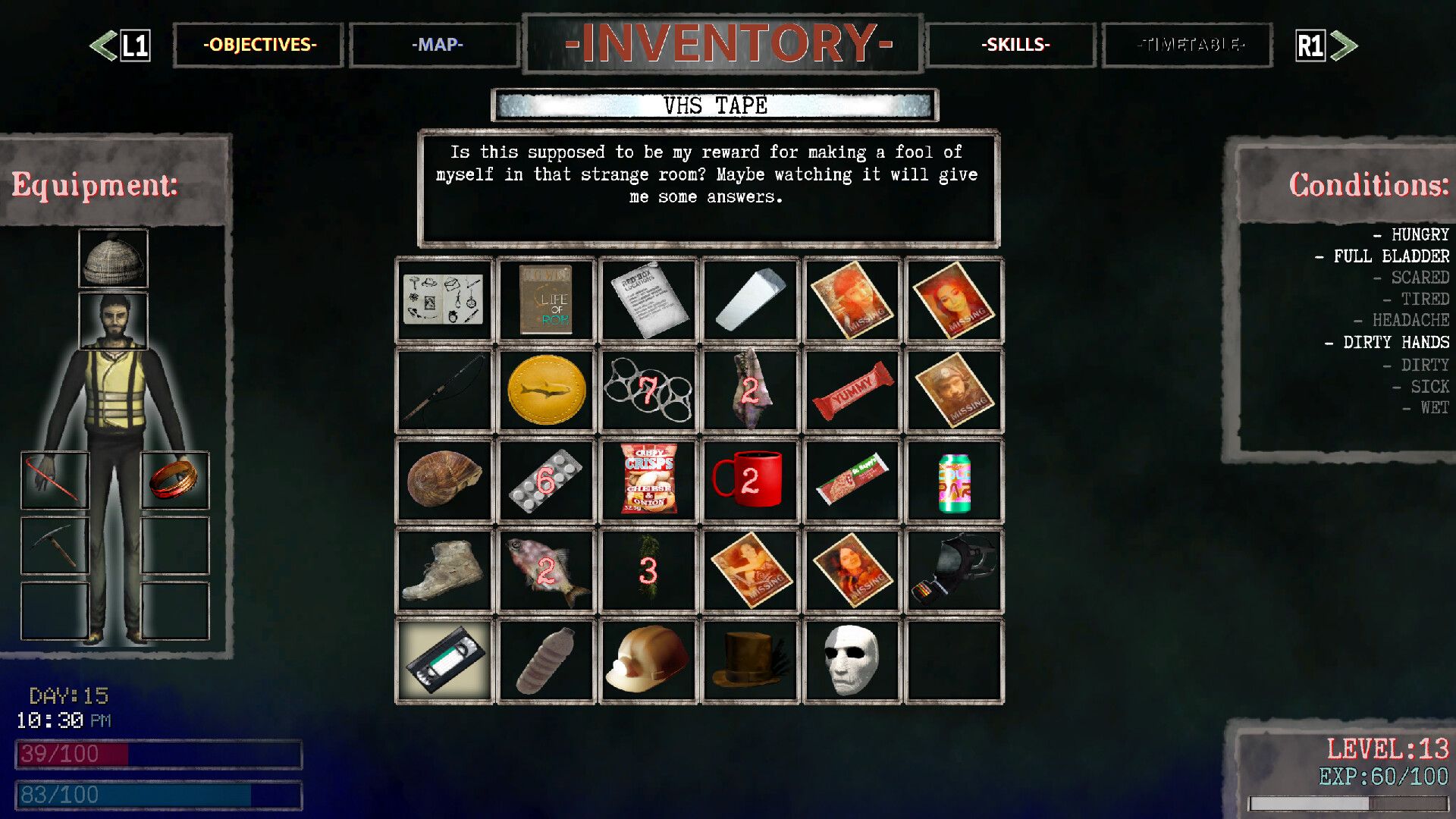1456x819 pixels.
Task: Choose the equipped pickaxe slot
Action: [55, 545]
